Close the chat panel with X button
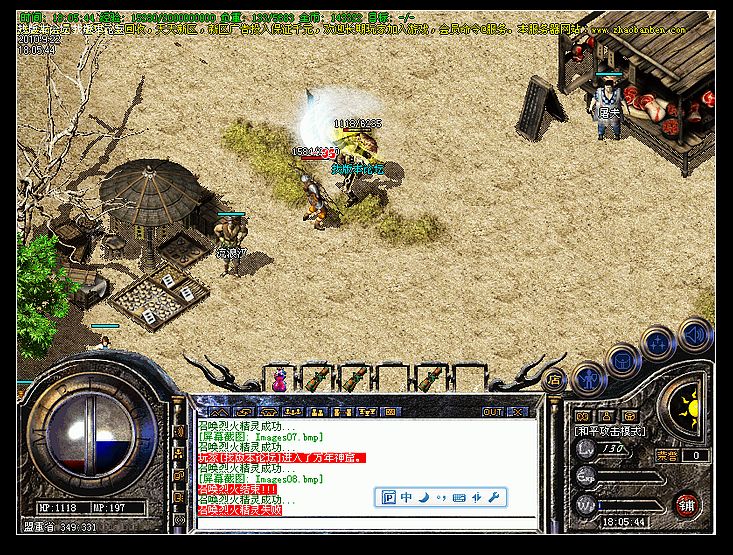Viewport: 733px width, 555px height. (519, 411)
